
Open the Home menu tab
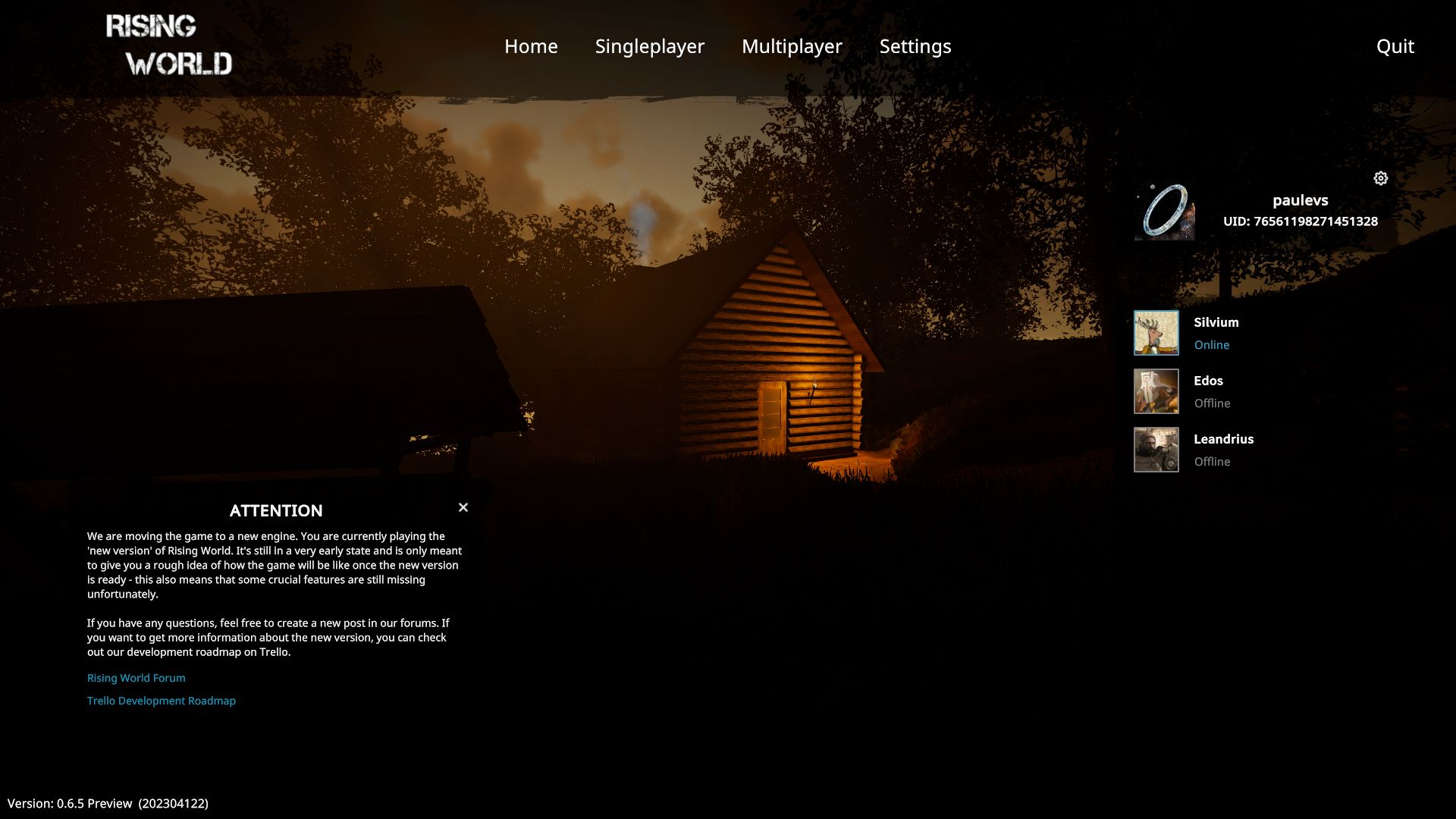click(531, 46)
